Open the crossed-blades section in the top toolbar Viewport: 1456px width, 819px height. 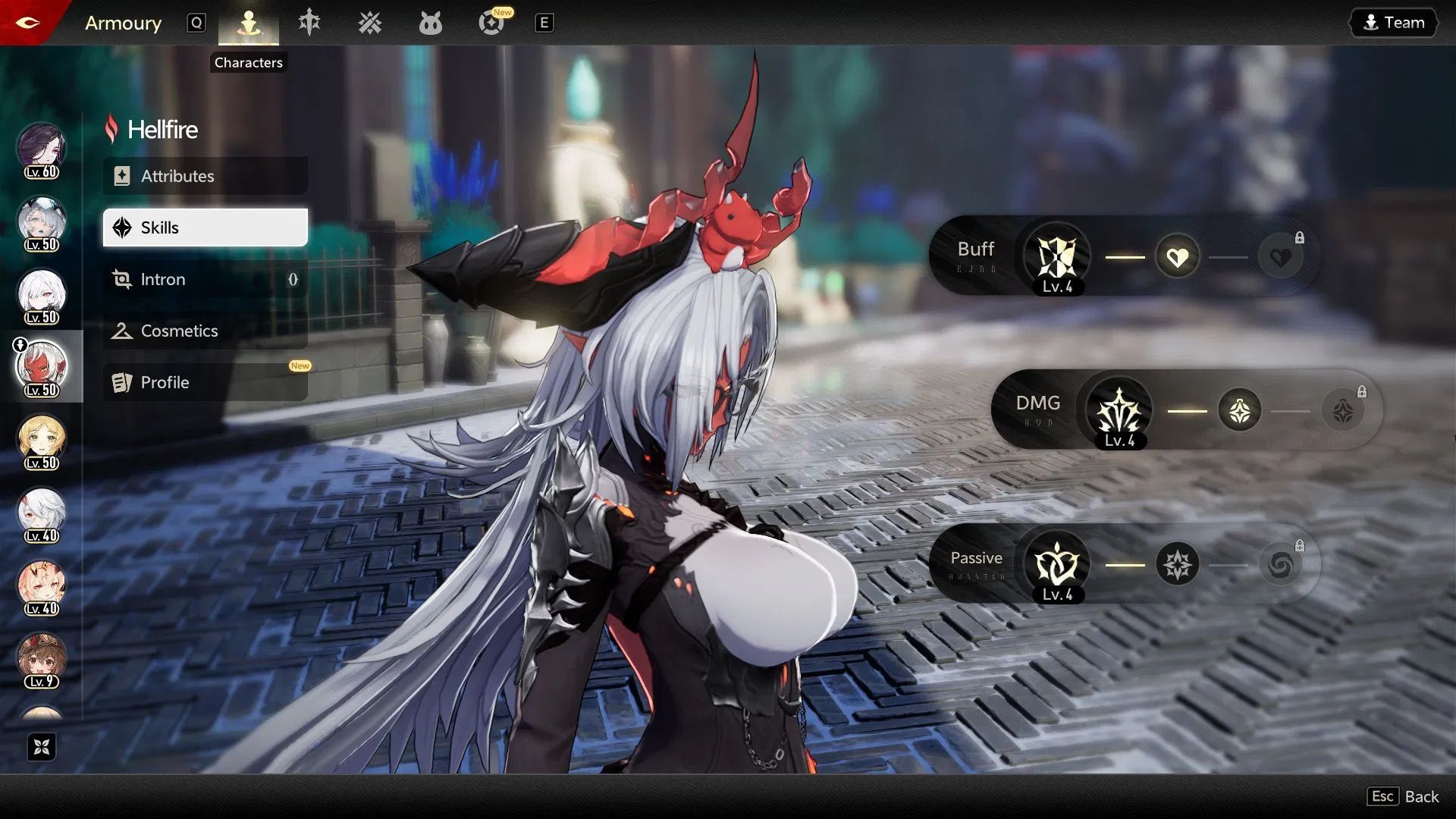pos(369,23)
